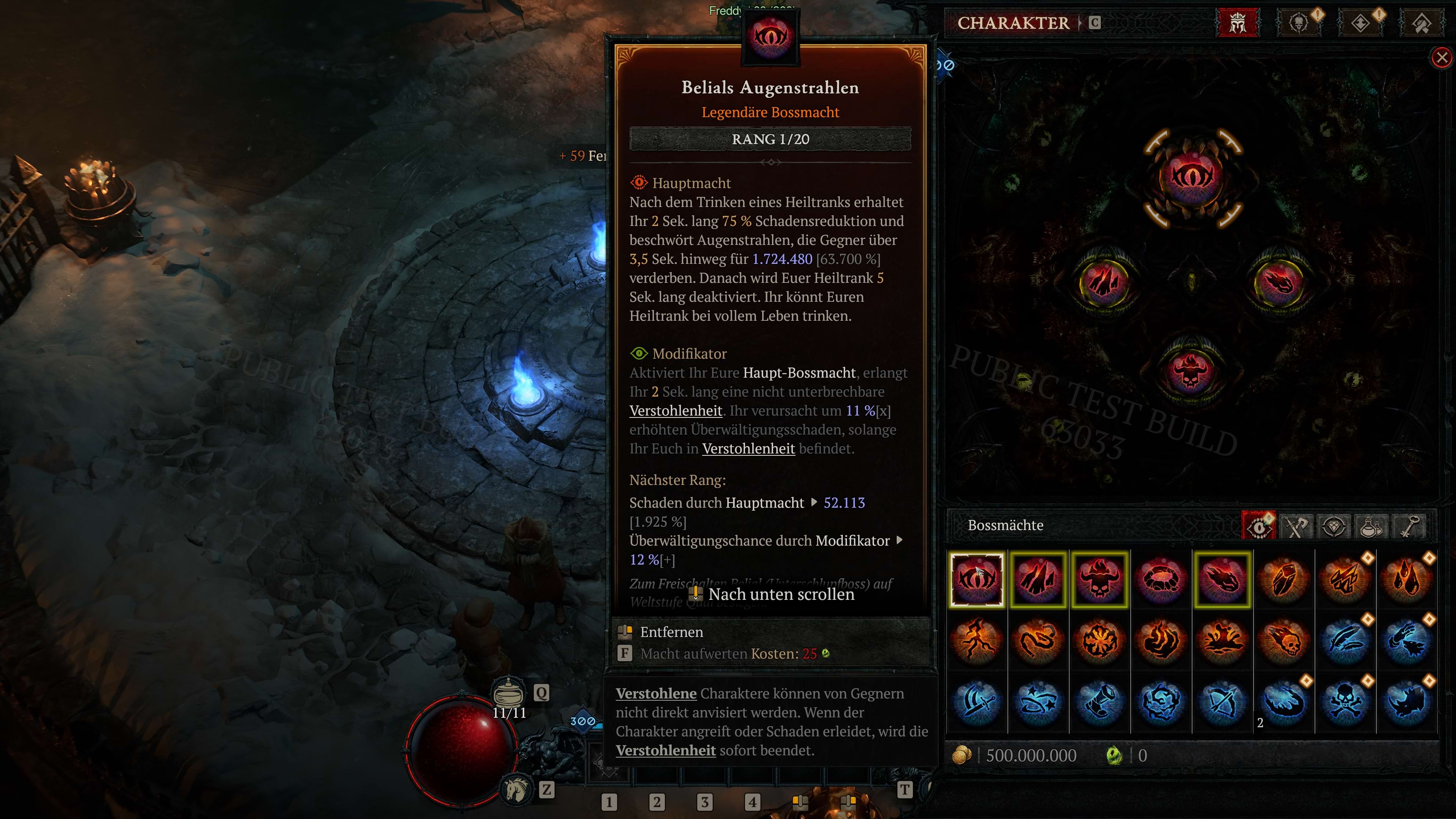The height and width of the screenshot is (819, 1456).
Task: Open the key items tab
Action: (1409, 526)
